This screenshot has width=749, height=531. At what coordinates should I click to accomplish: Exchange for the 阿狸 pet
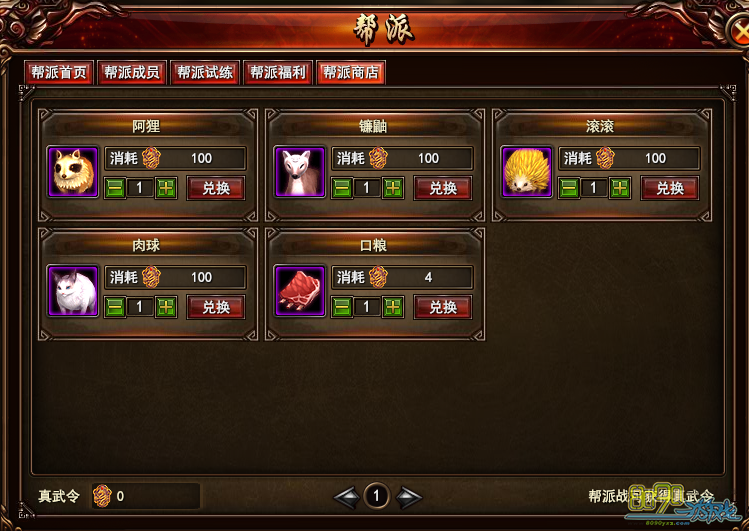[x=215, y=188]
